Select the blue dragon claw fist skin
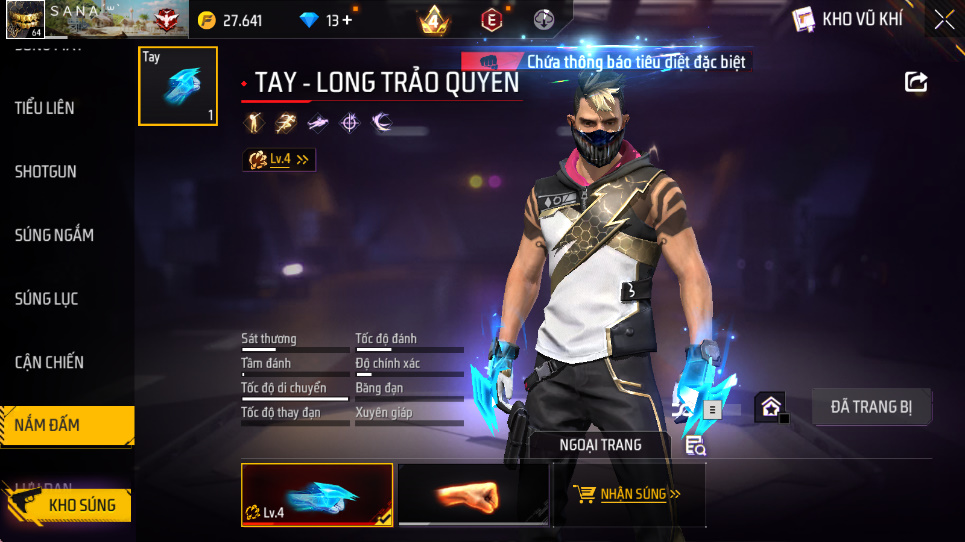This screenshot has width=965, height=542. pyautogui.click(x=317, y=494)
